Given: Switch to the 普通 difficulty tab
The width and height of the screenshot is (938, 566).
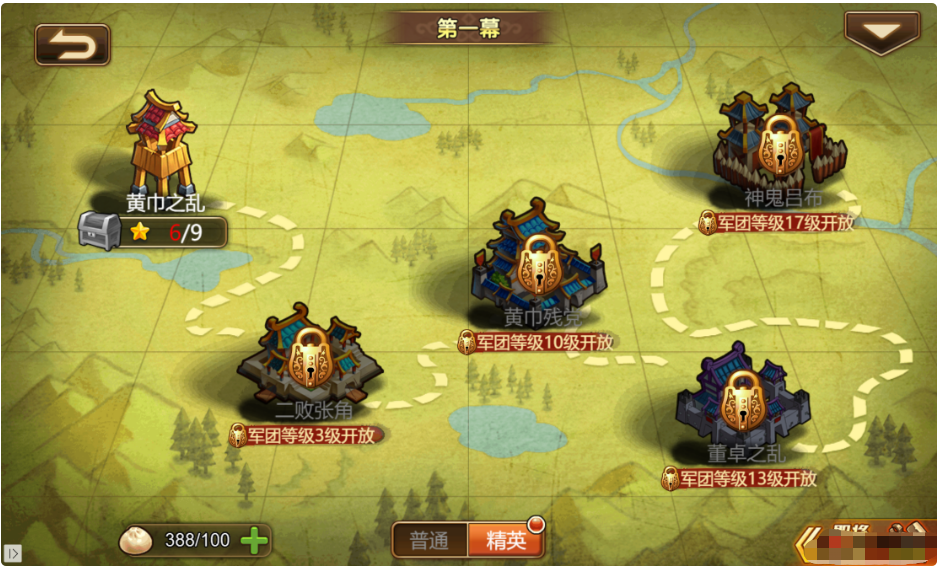Looking at the screenshot, I should click(x=429, y=541).
